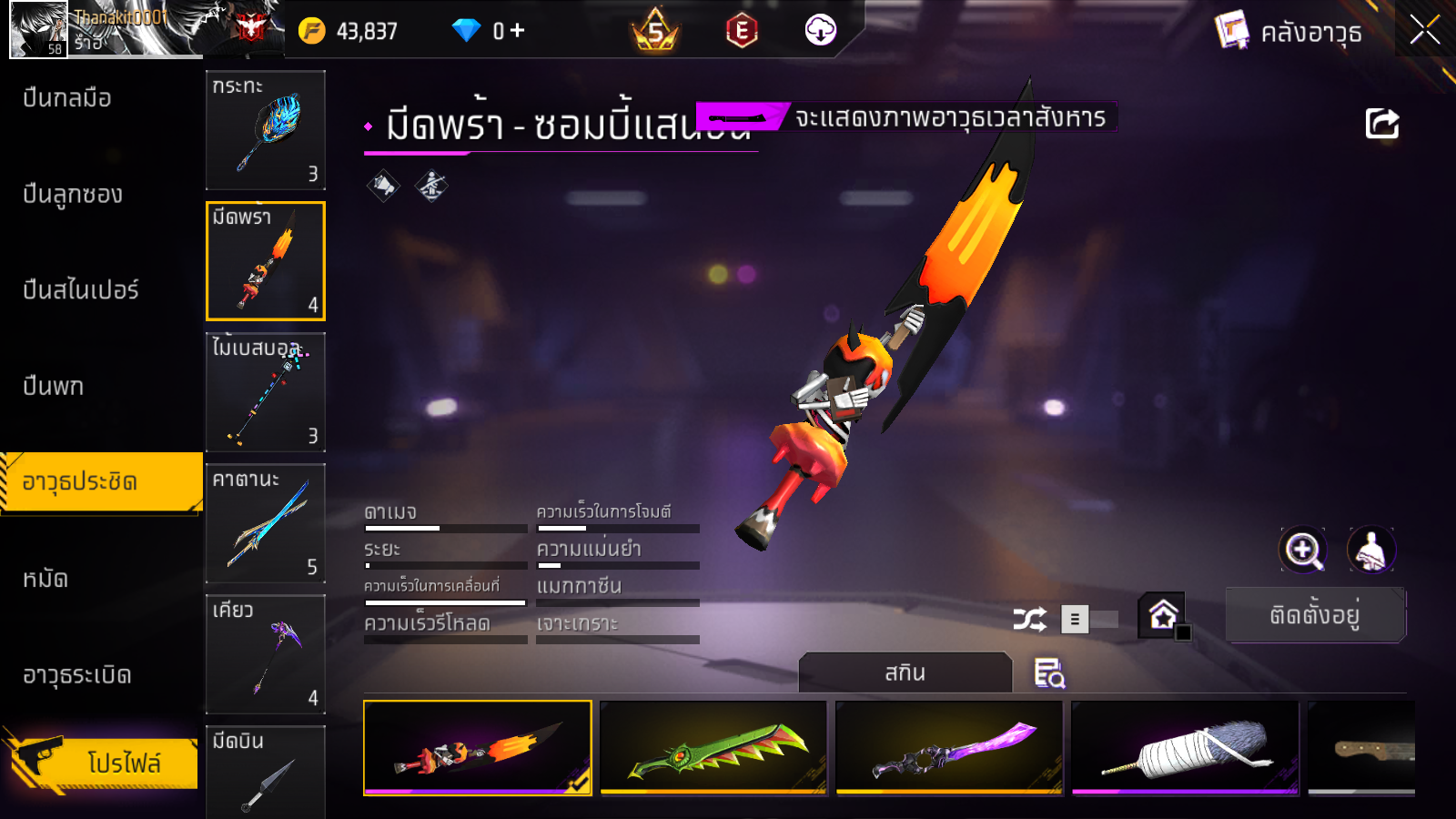Choose the ปืนพก pistol category
The width and height of the screenshot is (1456, 819).
[x=53, y=387]
